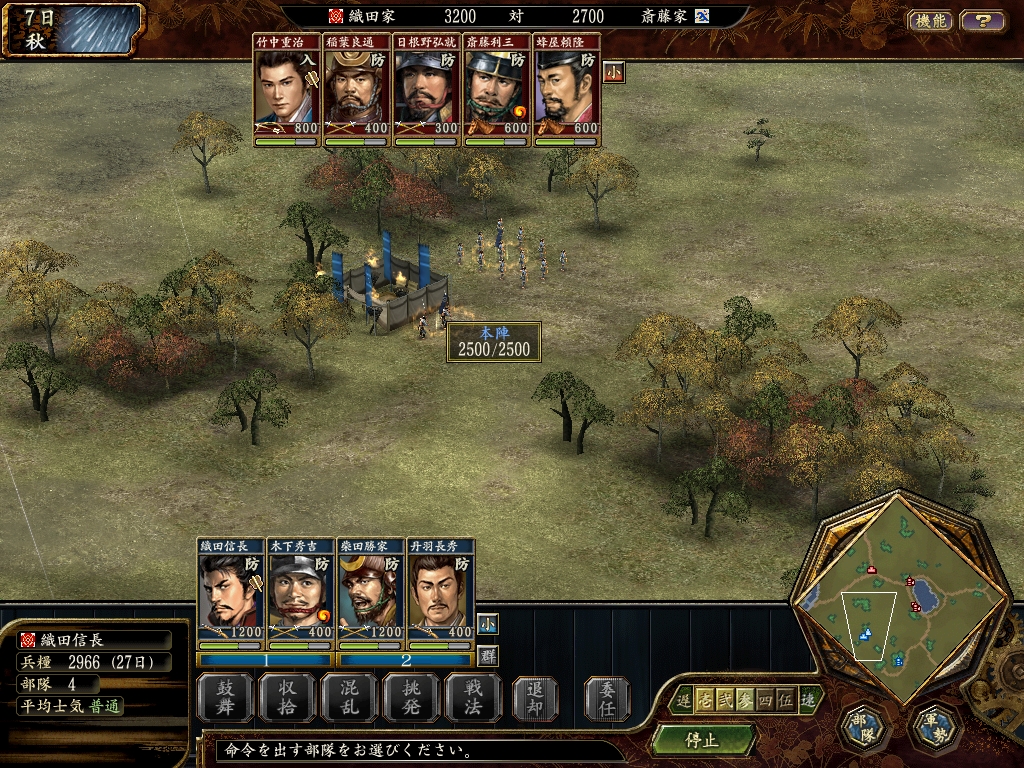Select enemy commander 竹中重治 portrait
This screenshot has height=768, width=1024.
tap(287, 90)
